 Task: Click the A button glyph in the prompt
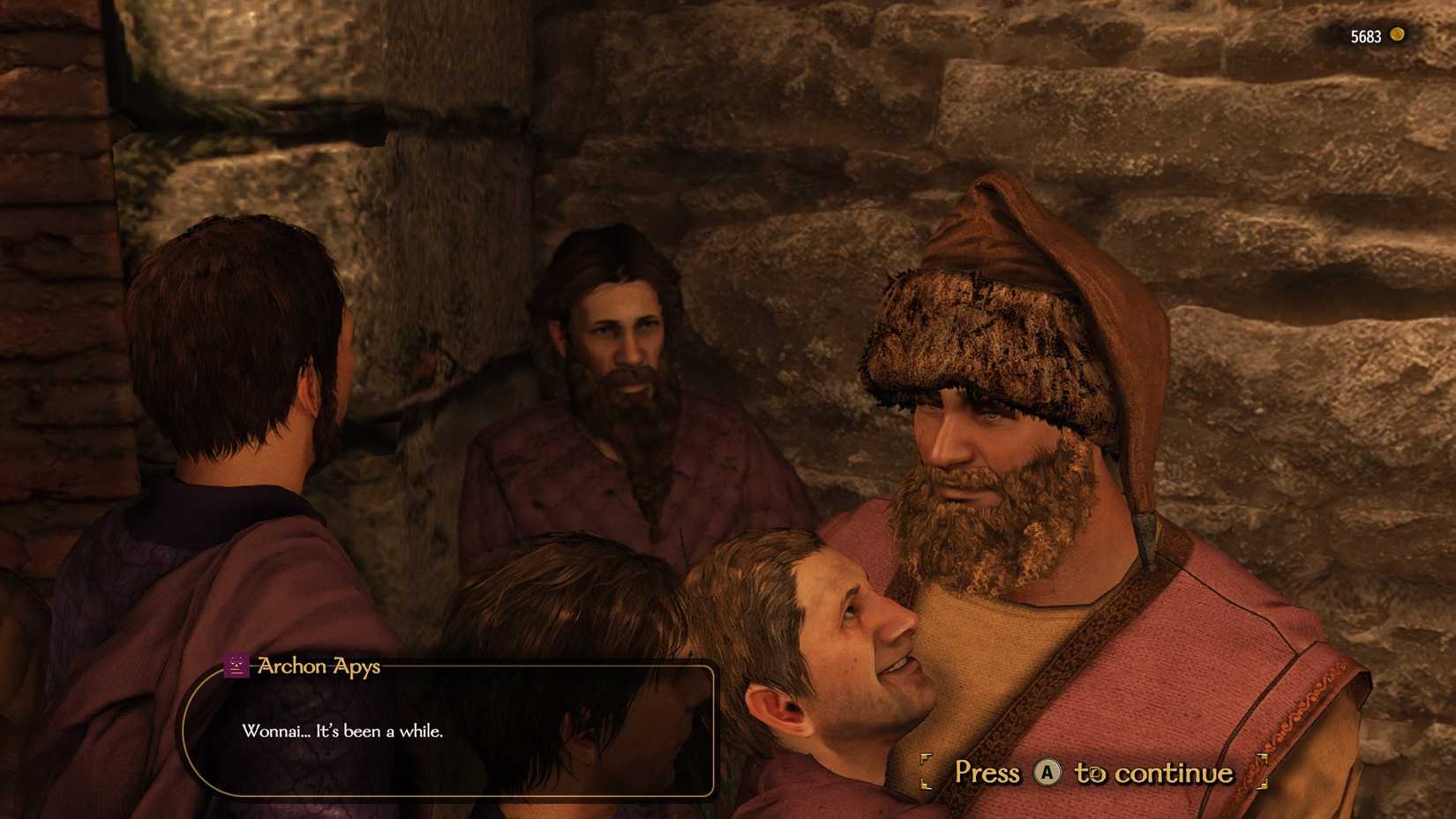point(1047,773)
